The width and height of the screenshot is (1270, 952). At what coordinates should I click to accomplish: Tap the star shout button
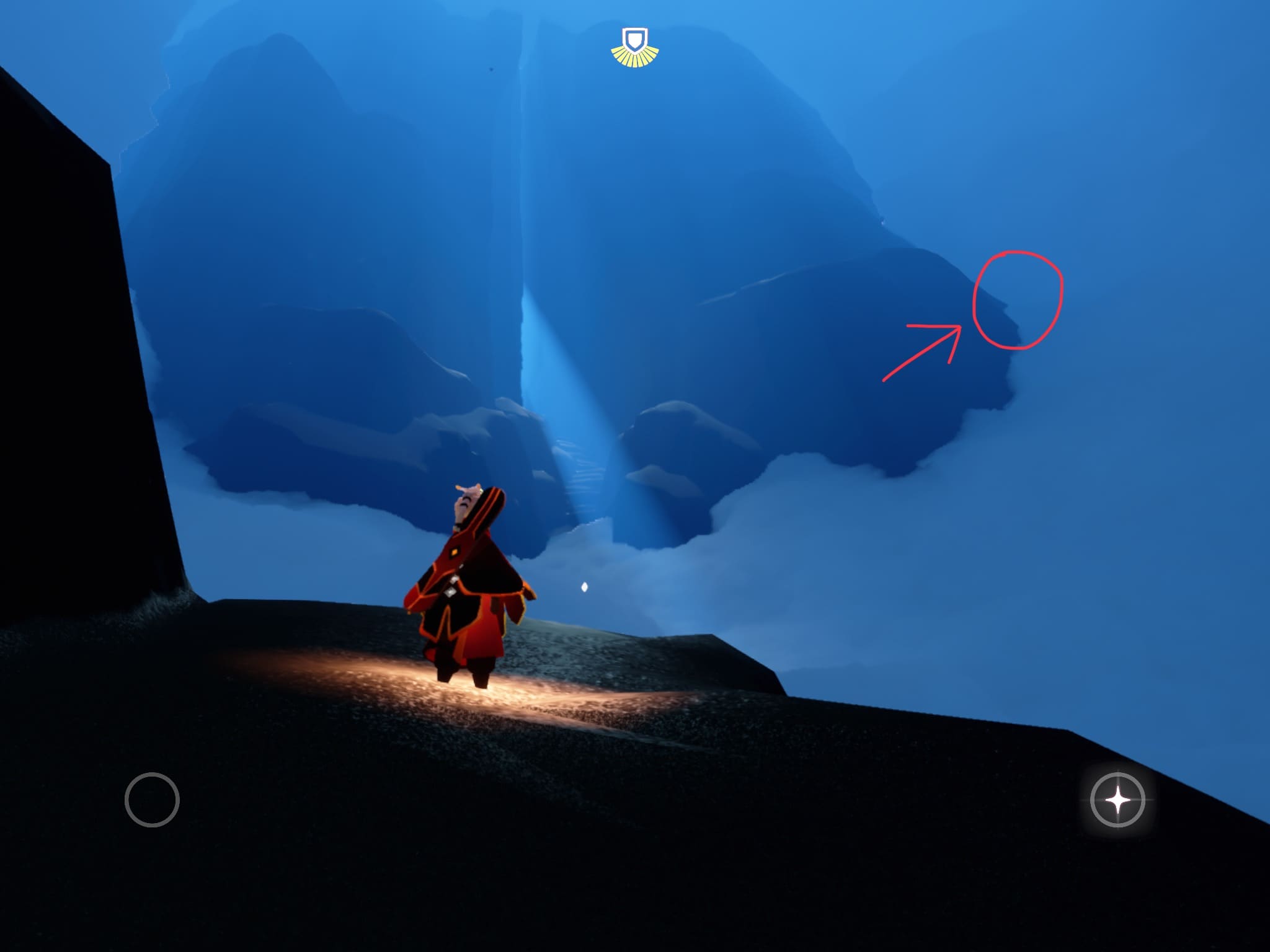pyautogui.click(x=1117, y=800)
